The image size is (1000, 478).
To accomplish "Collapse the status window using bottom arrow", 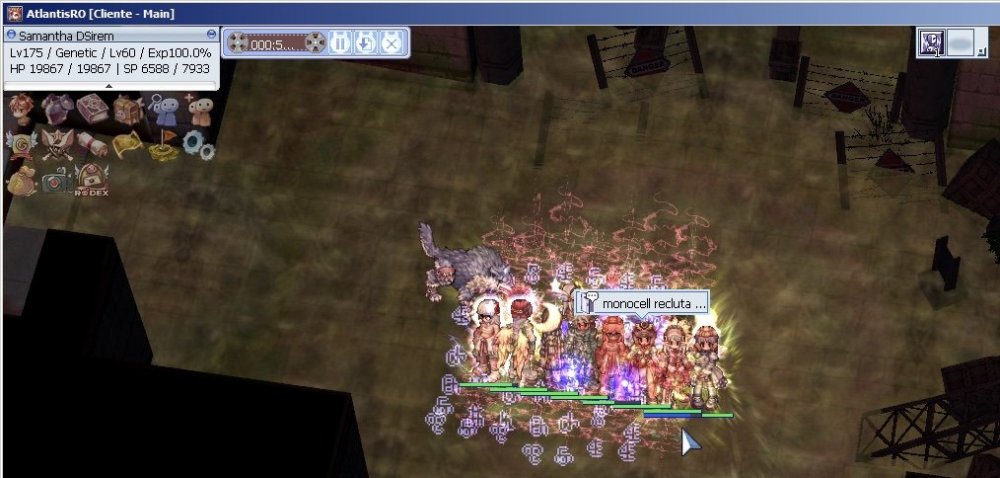I will click(109, 86).
